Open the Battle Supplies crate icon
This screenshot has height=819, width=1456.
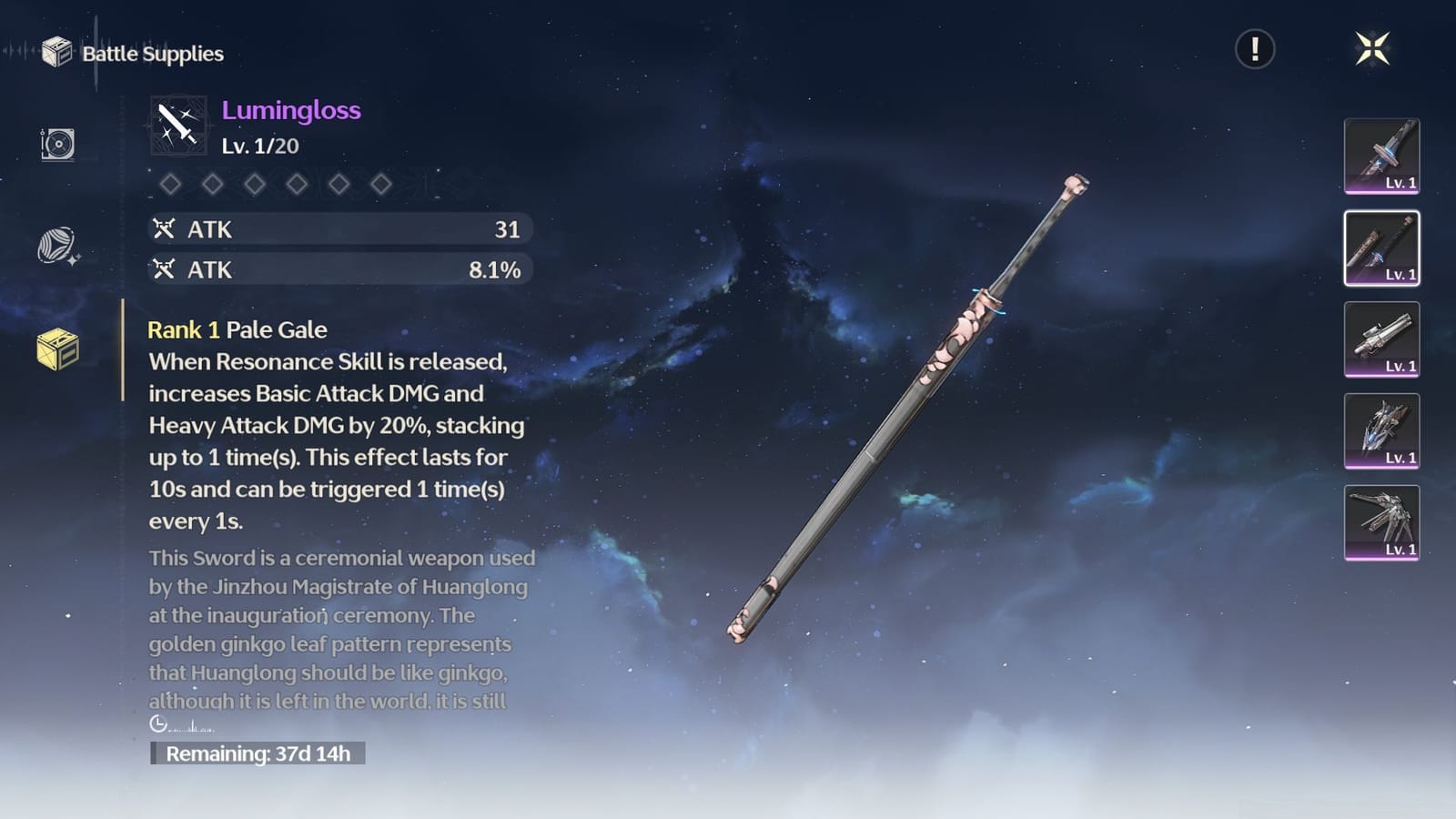[56, 54]
